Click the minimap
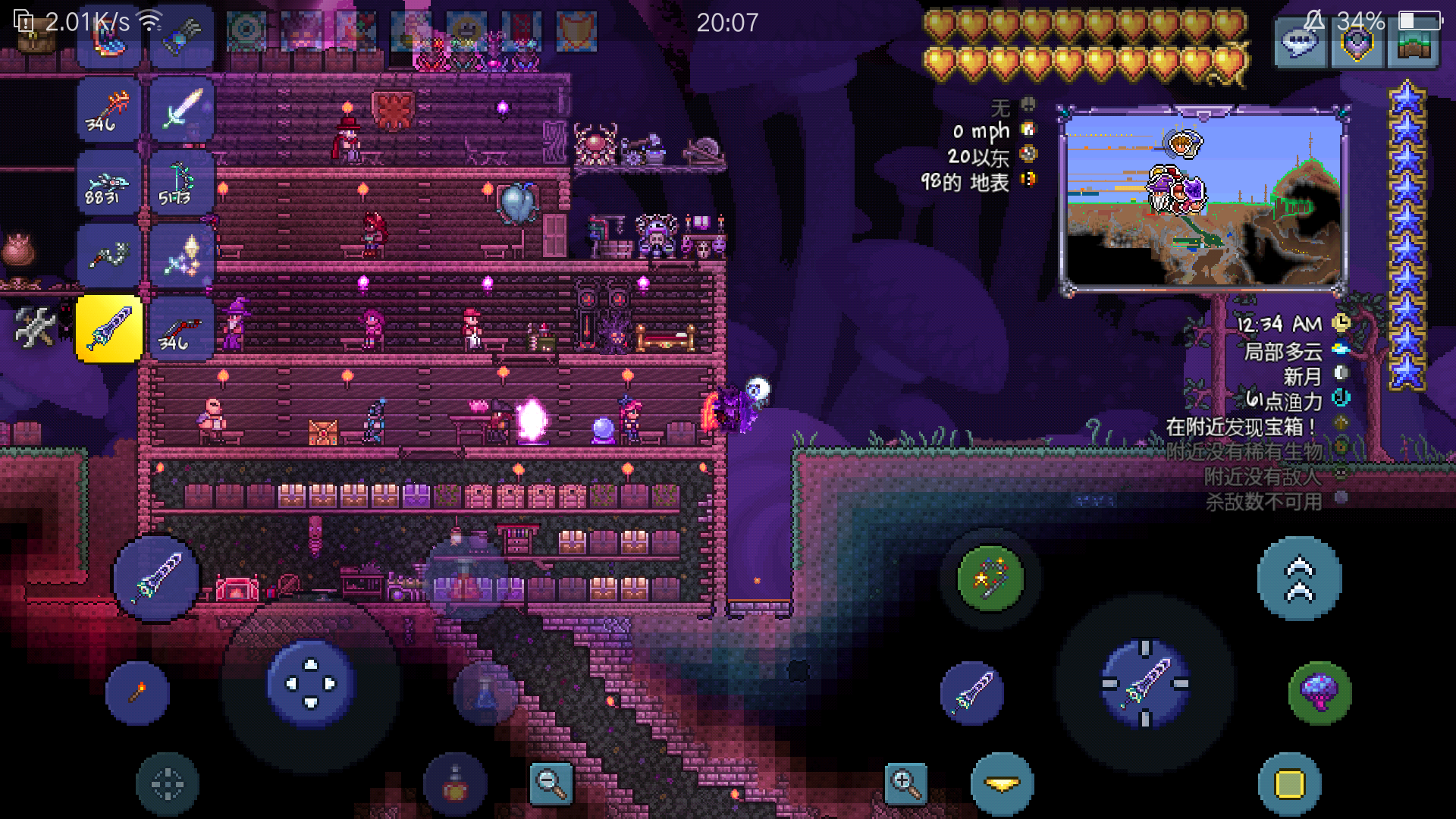The image size is (1456, 819). tap(1203, 200)
